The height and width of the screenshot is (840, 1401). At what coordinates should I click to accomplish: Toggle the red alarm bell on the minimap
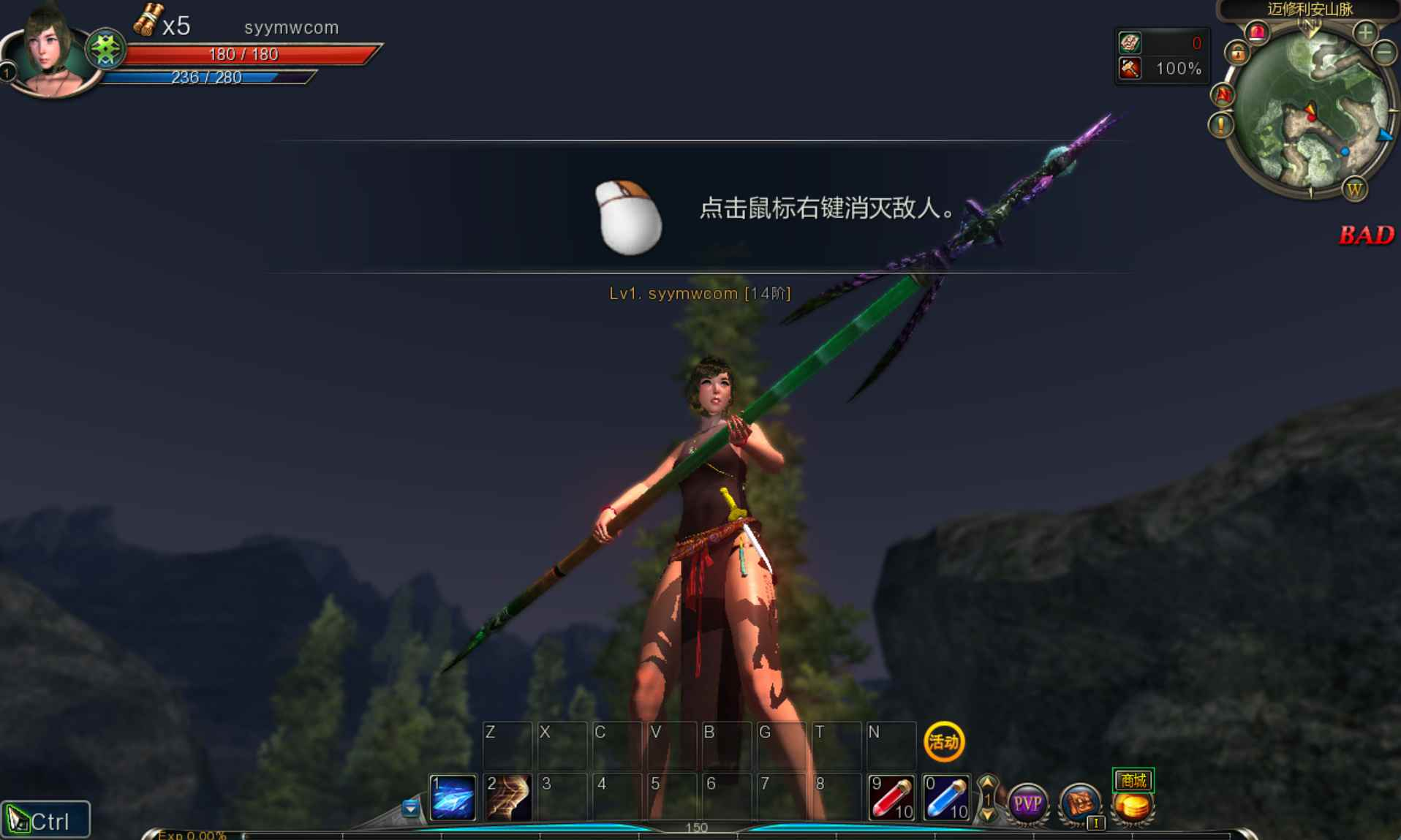(x=1258, y=34)
